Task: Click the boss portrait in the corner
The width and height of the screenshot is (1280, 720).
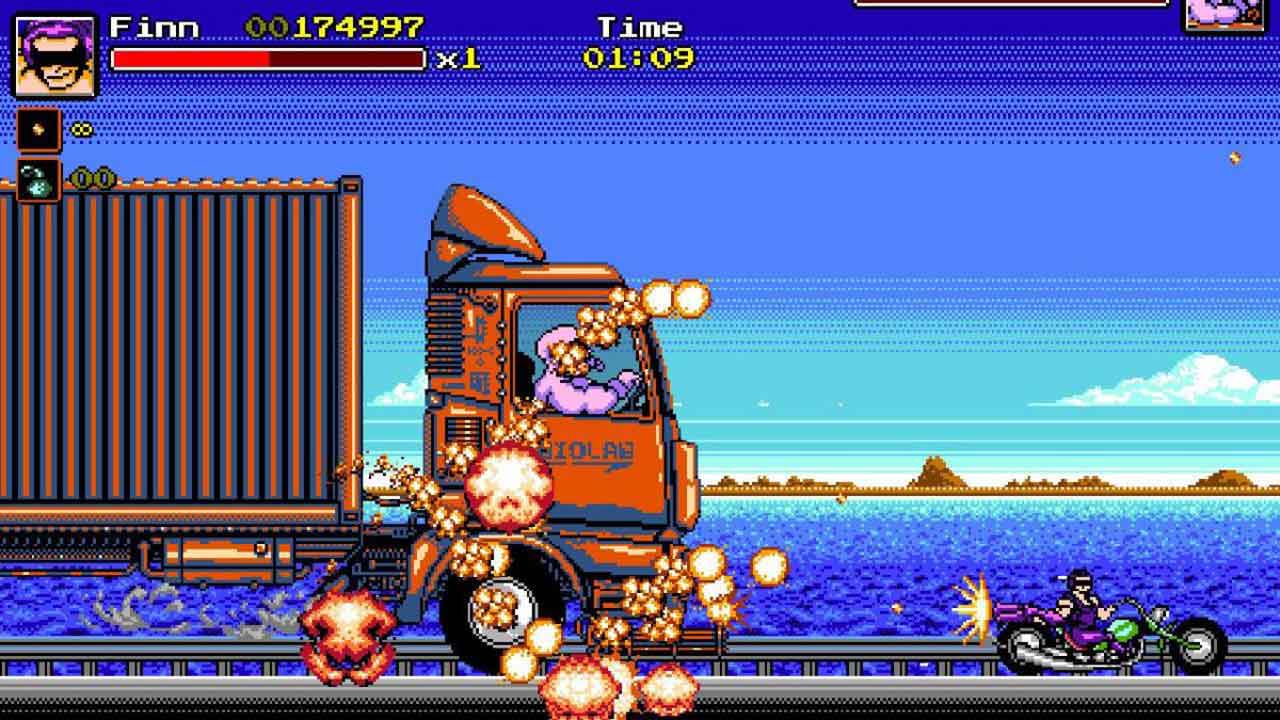Action: (1226, 14)
